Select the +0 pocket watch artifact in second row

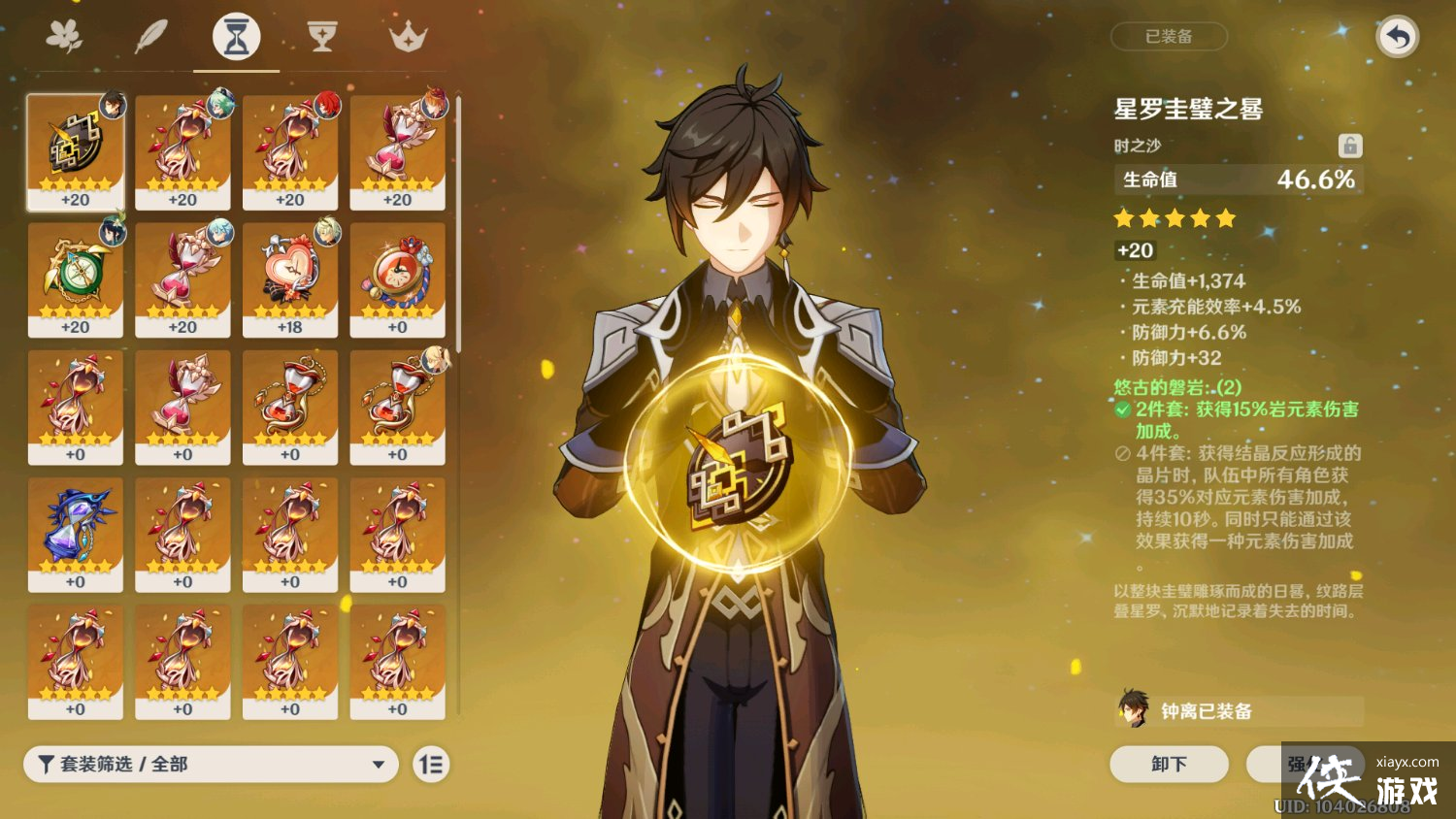point(399,277)
